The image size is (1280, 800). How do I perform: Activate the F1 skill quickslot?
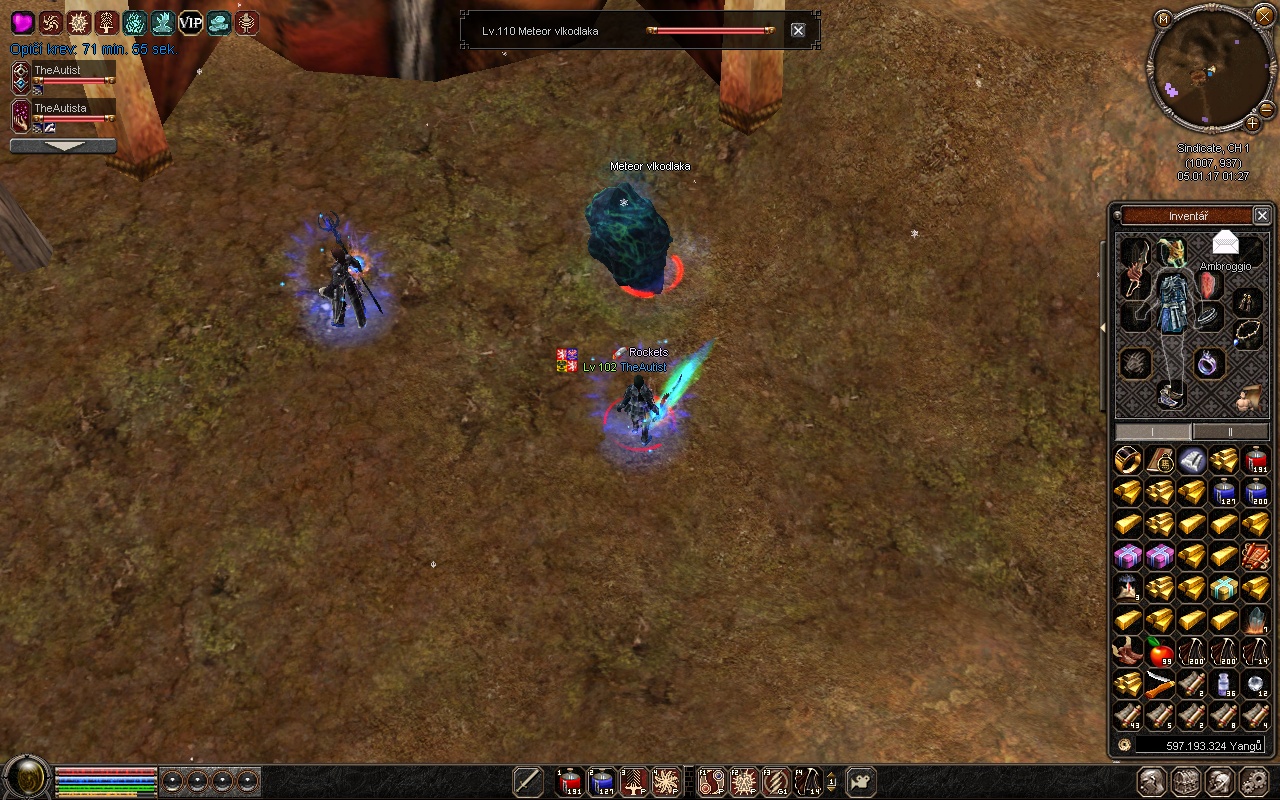click(712, 781)
